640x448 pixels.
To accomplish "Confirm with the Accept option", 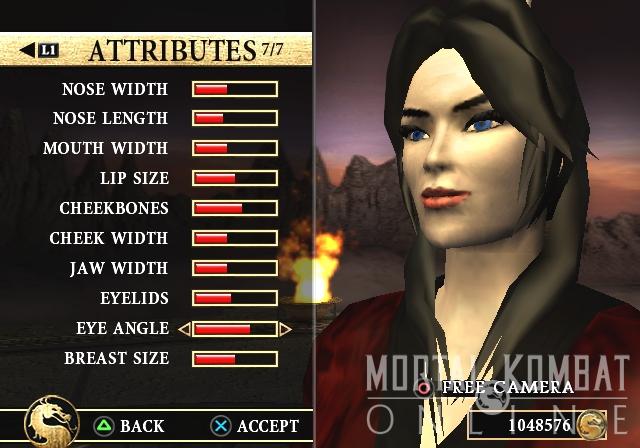I will coord(255,427).
